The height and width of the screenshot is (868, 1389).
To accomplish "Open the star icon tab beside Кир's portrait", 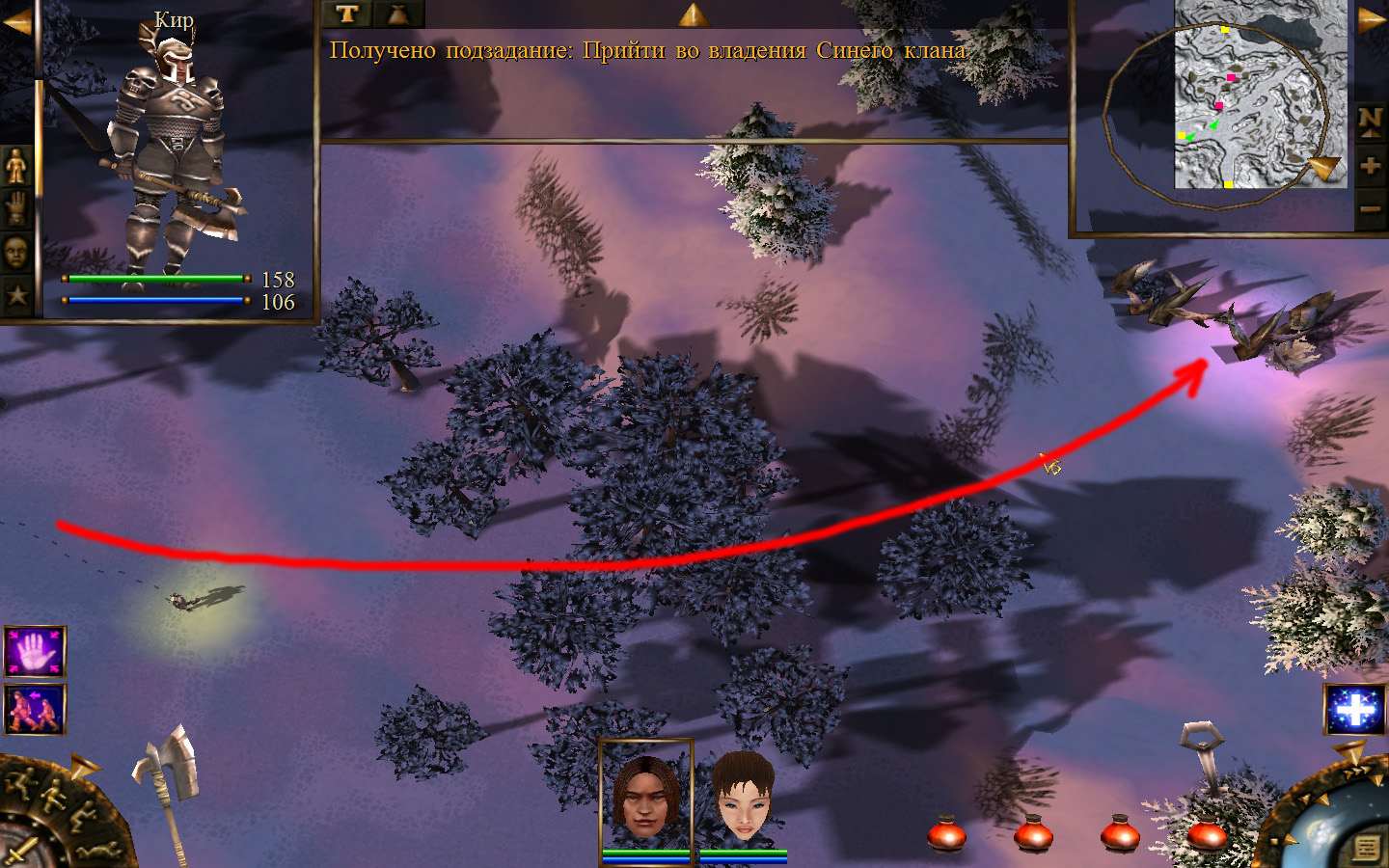I will 16,294.
